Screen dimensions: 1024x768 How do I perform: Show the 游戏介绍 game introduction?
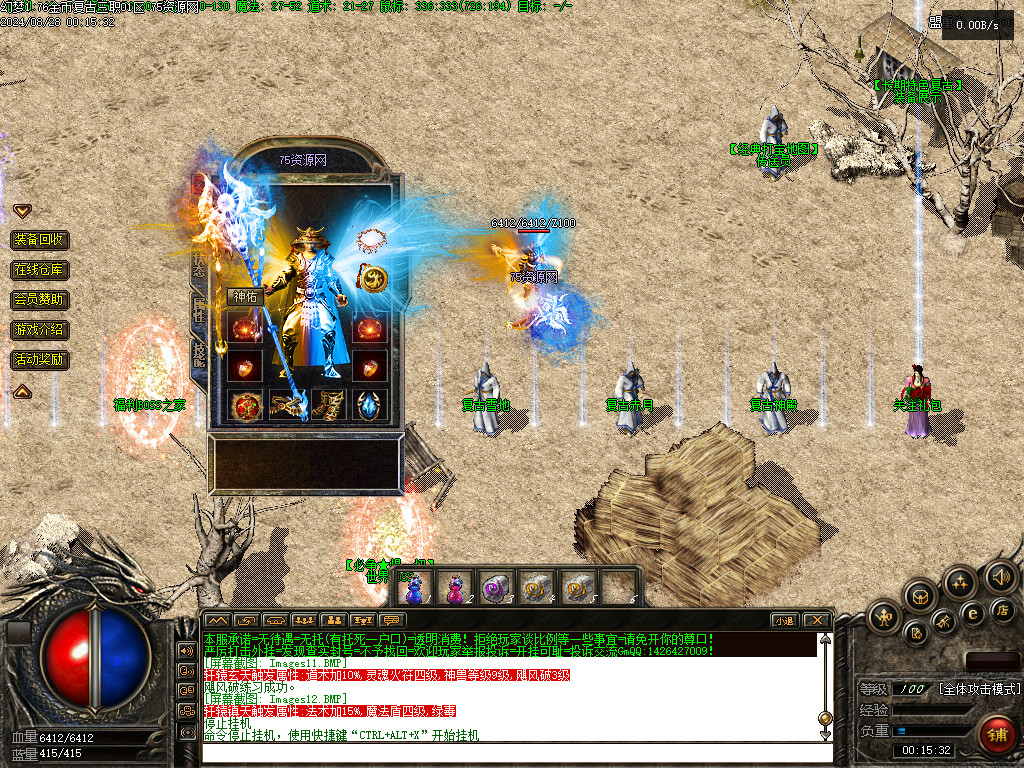[40, 329]
